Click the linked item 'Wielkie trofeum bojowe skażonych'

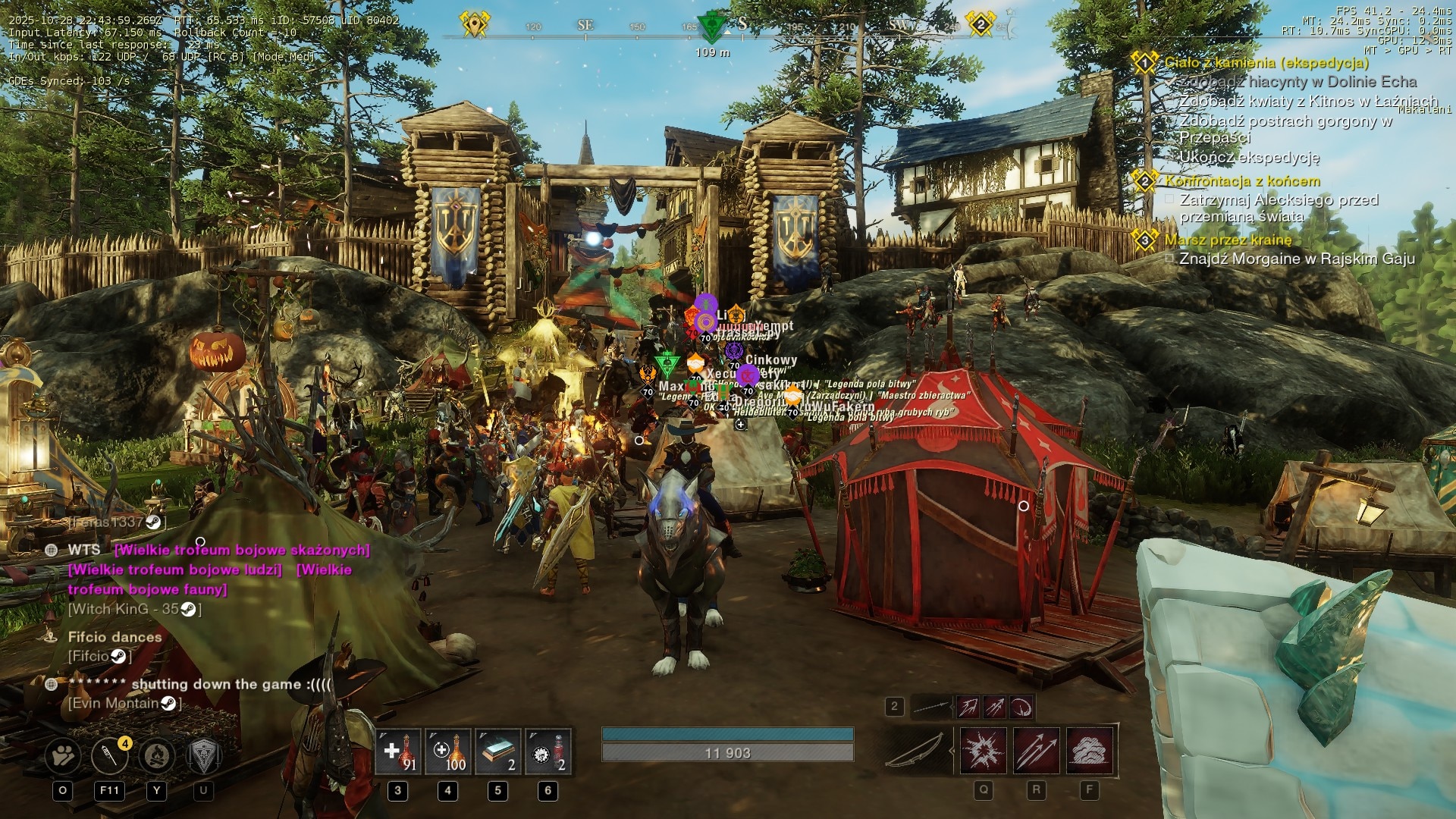[242, 551]
